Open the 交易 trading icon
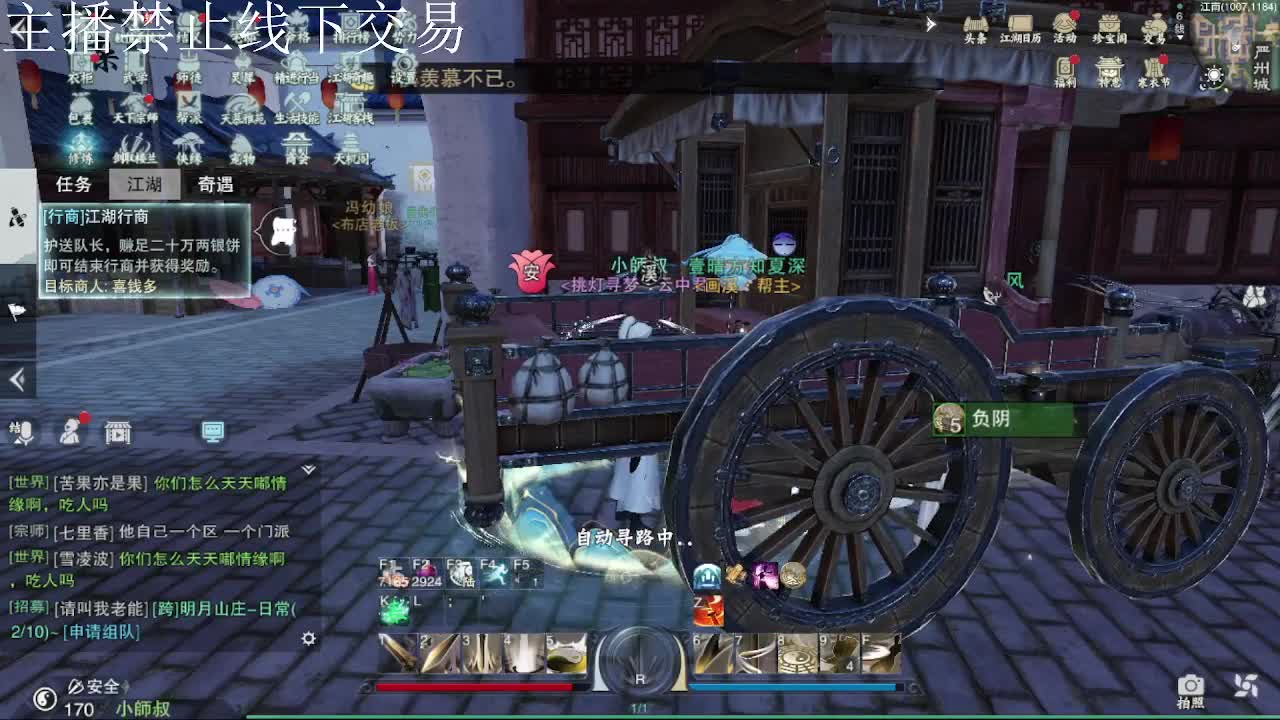The image size is (1280, 720). tap(1154, 25)
